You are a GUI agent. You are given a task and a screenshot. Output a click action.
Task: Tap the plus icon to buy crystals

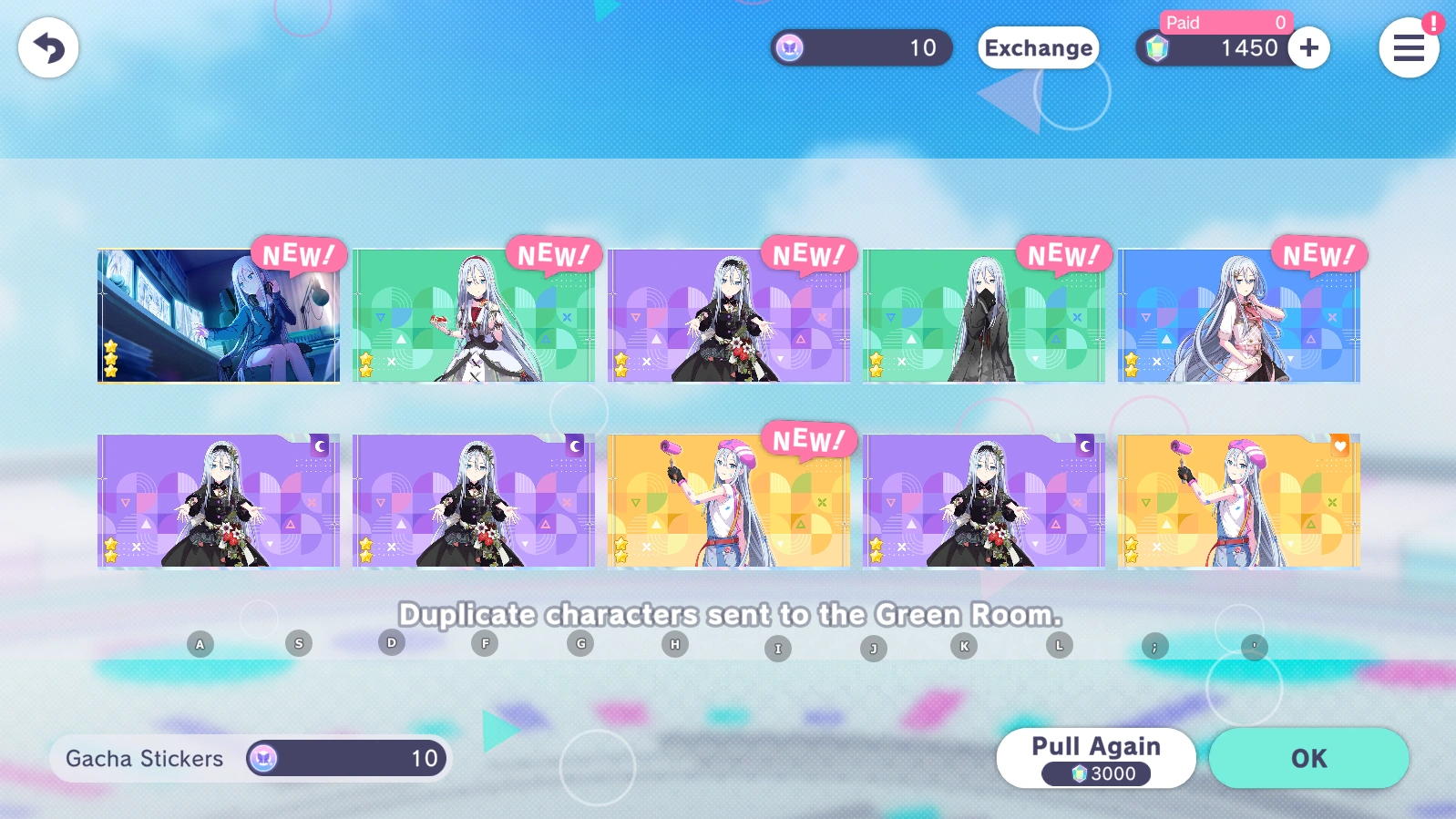click(x=1309, y=48)
